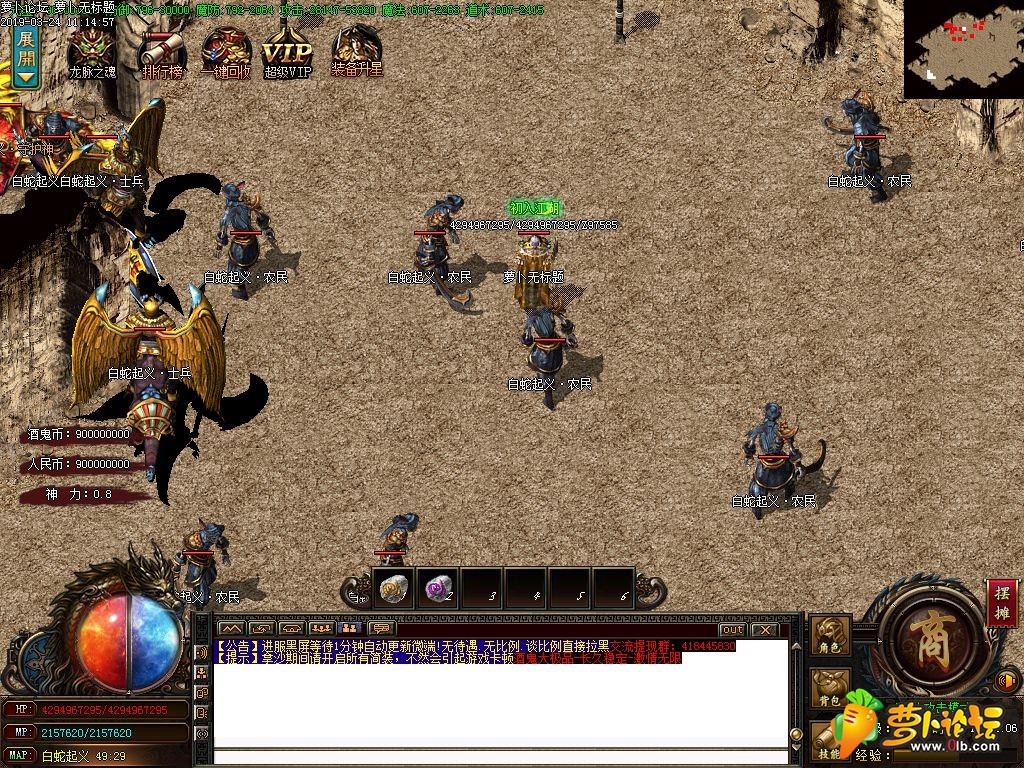Open the 超级VIP menu
Image resolution: width=1024 pixels, height=768 pixels.
coord(287,51)
